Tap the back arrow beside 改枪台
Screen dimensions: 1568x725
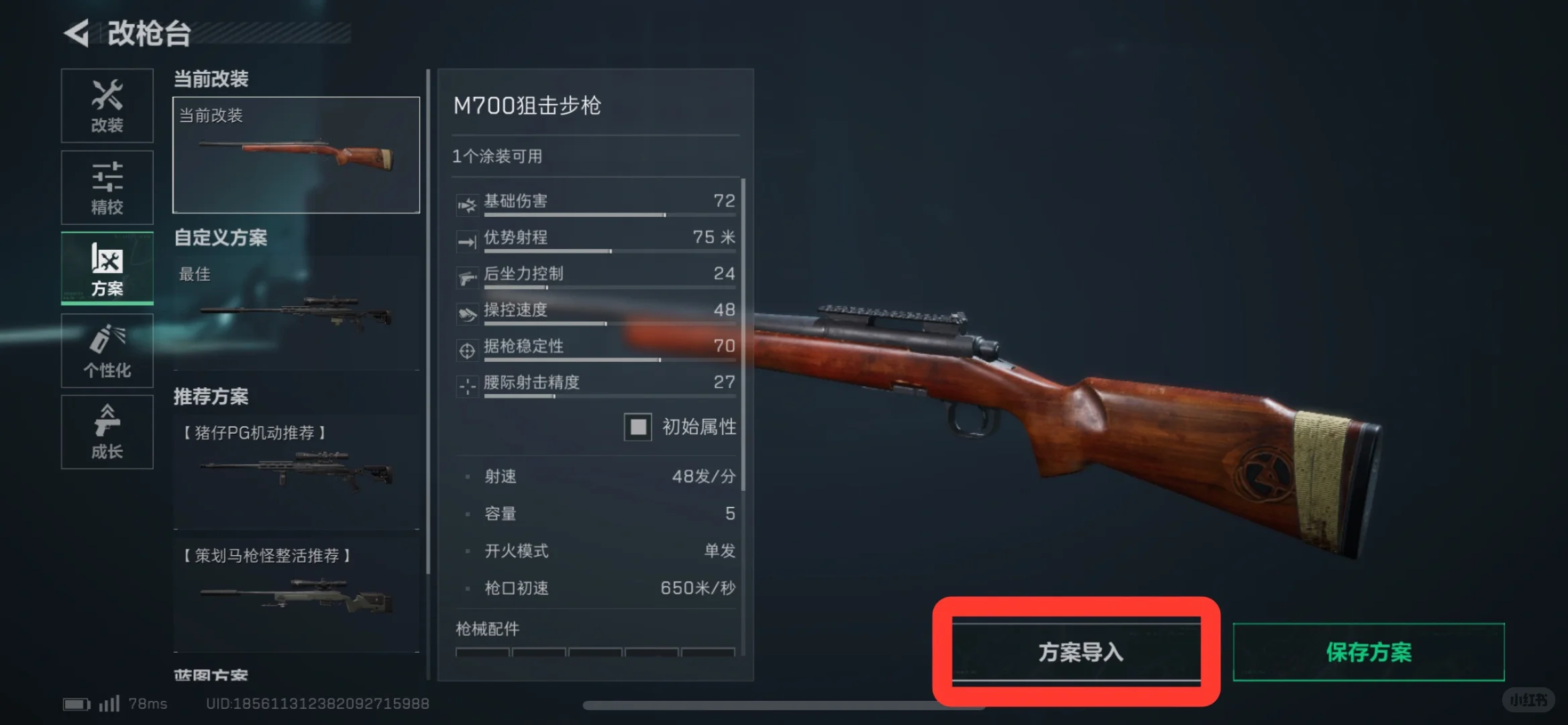(79, 32)
